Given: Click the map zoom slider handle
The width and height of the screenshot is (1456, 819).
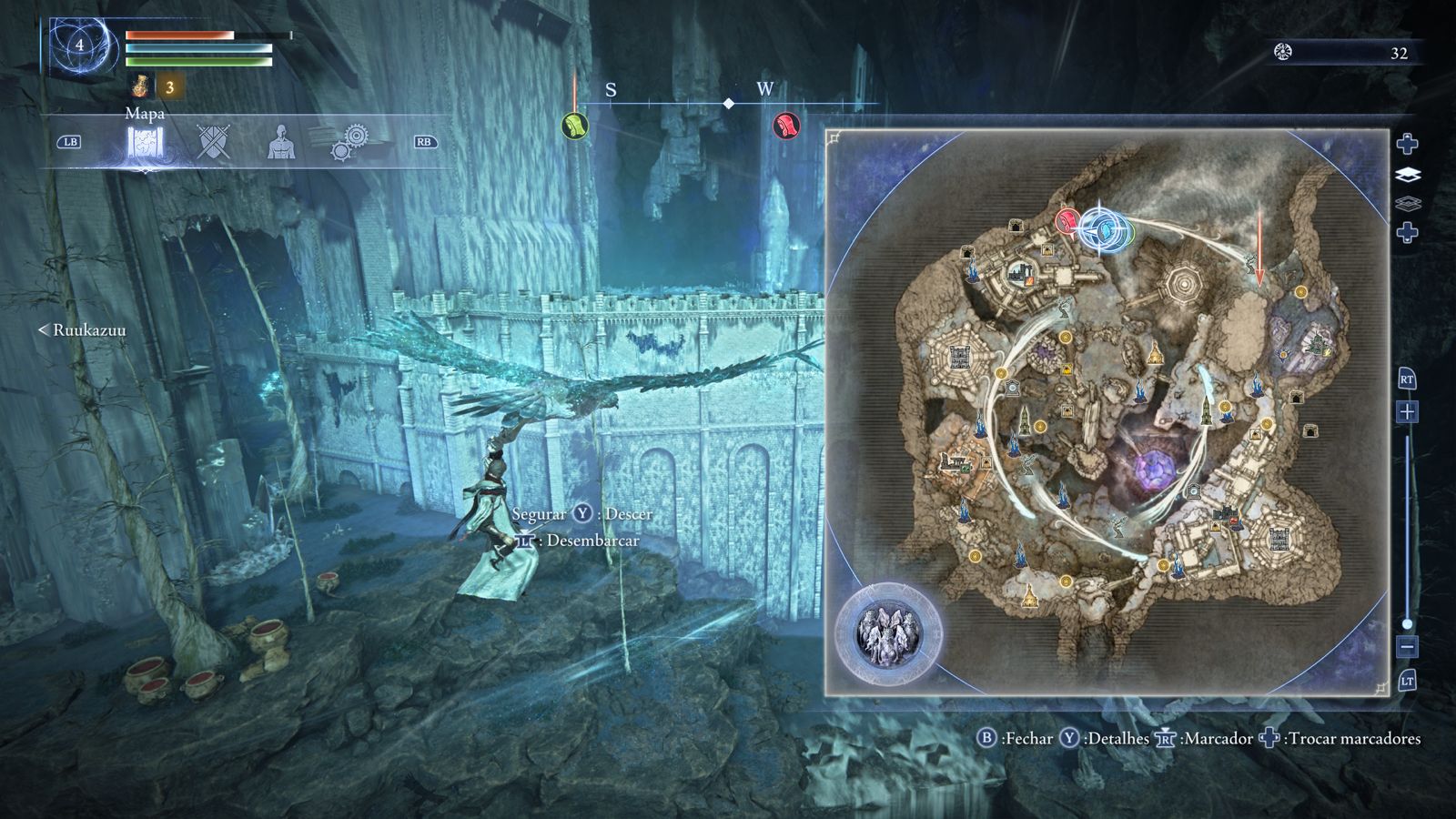Looking at the screenshot, I should click(x=1407, y=624).
